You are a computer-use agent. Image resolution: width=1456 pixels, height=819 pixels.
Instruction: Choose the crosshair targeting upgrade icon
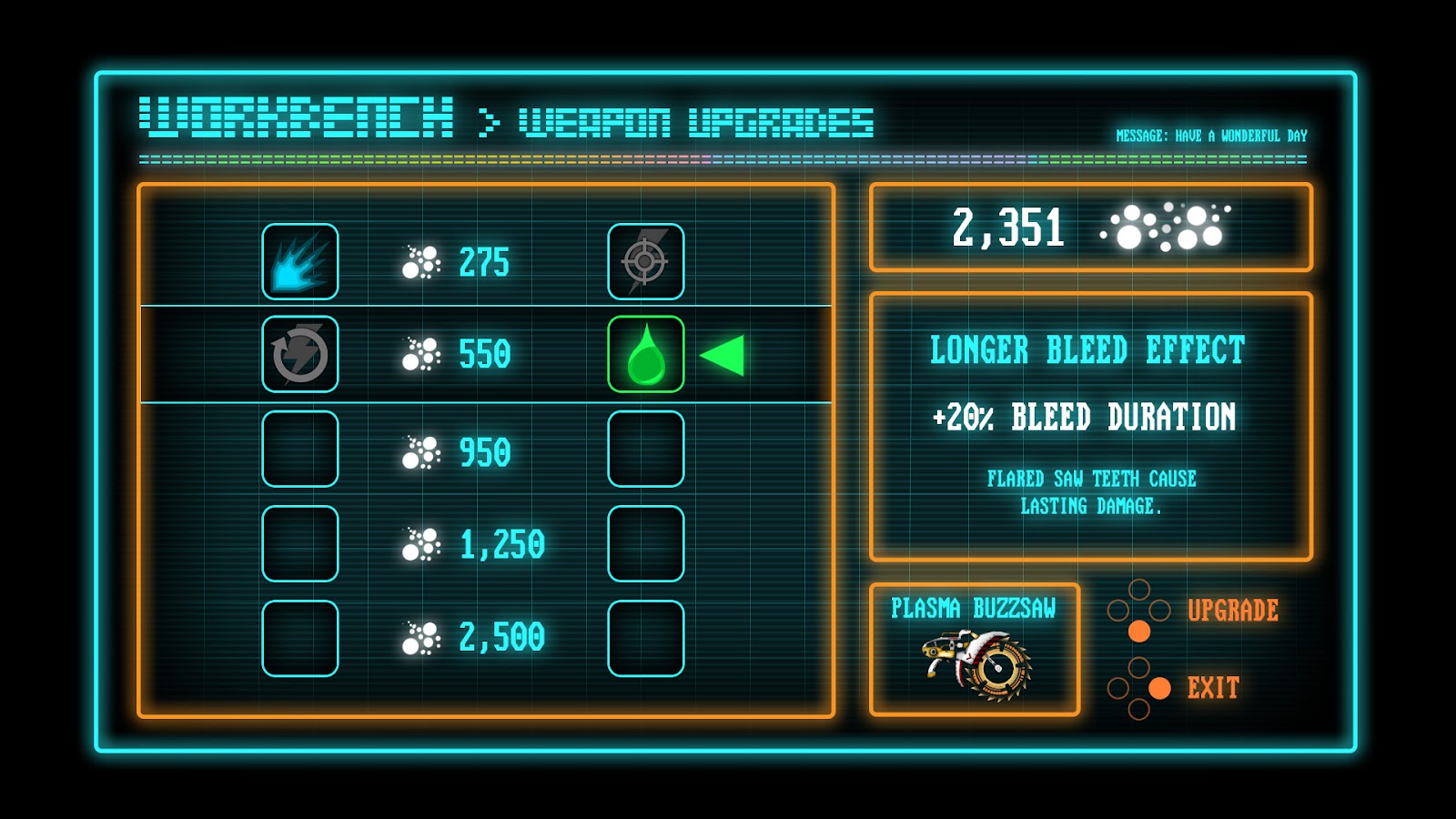click(646, 261)
